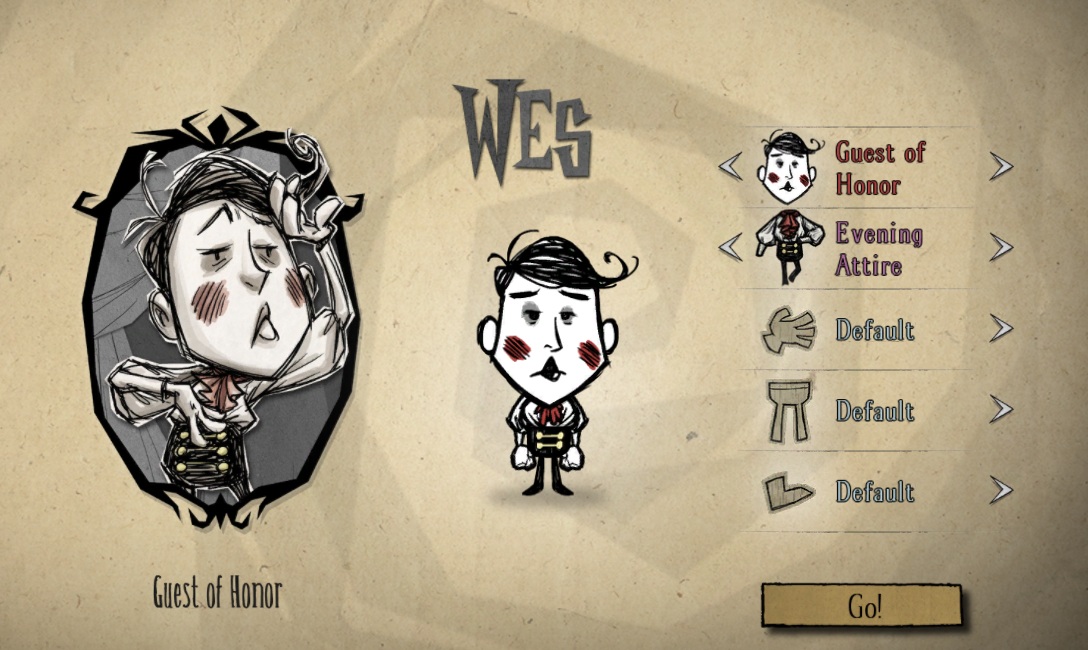Image resolution: width=1088 pixels, height=650 pixels.
Task: Click the glove icon in the skin list
Action: tap(789, 329)
